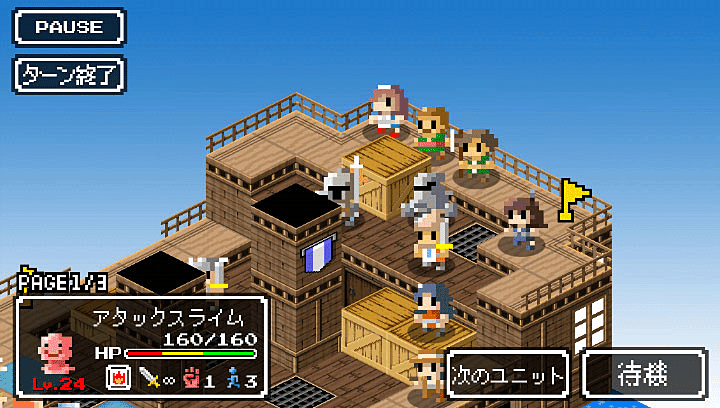Viewport: 720px width, 408px height.
Task: Open the アタックスライム unit status panel
Action: point(141,347)
